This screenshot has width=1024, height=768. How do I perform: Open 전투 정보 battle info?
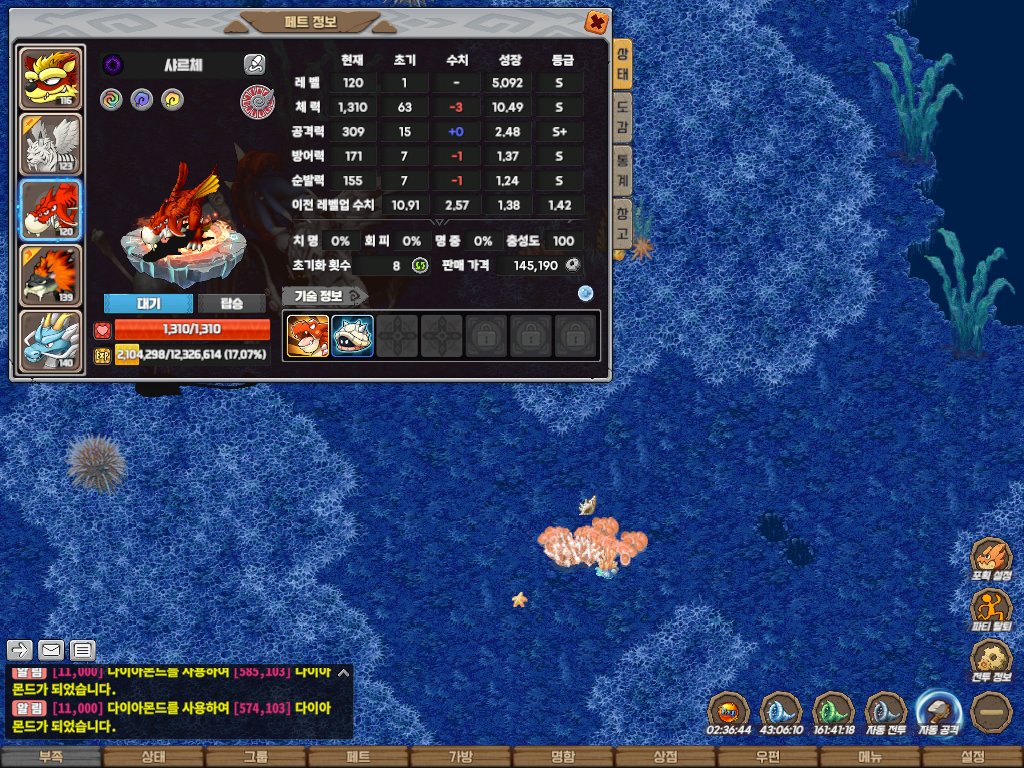tap(991, 660)
